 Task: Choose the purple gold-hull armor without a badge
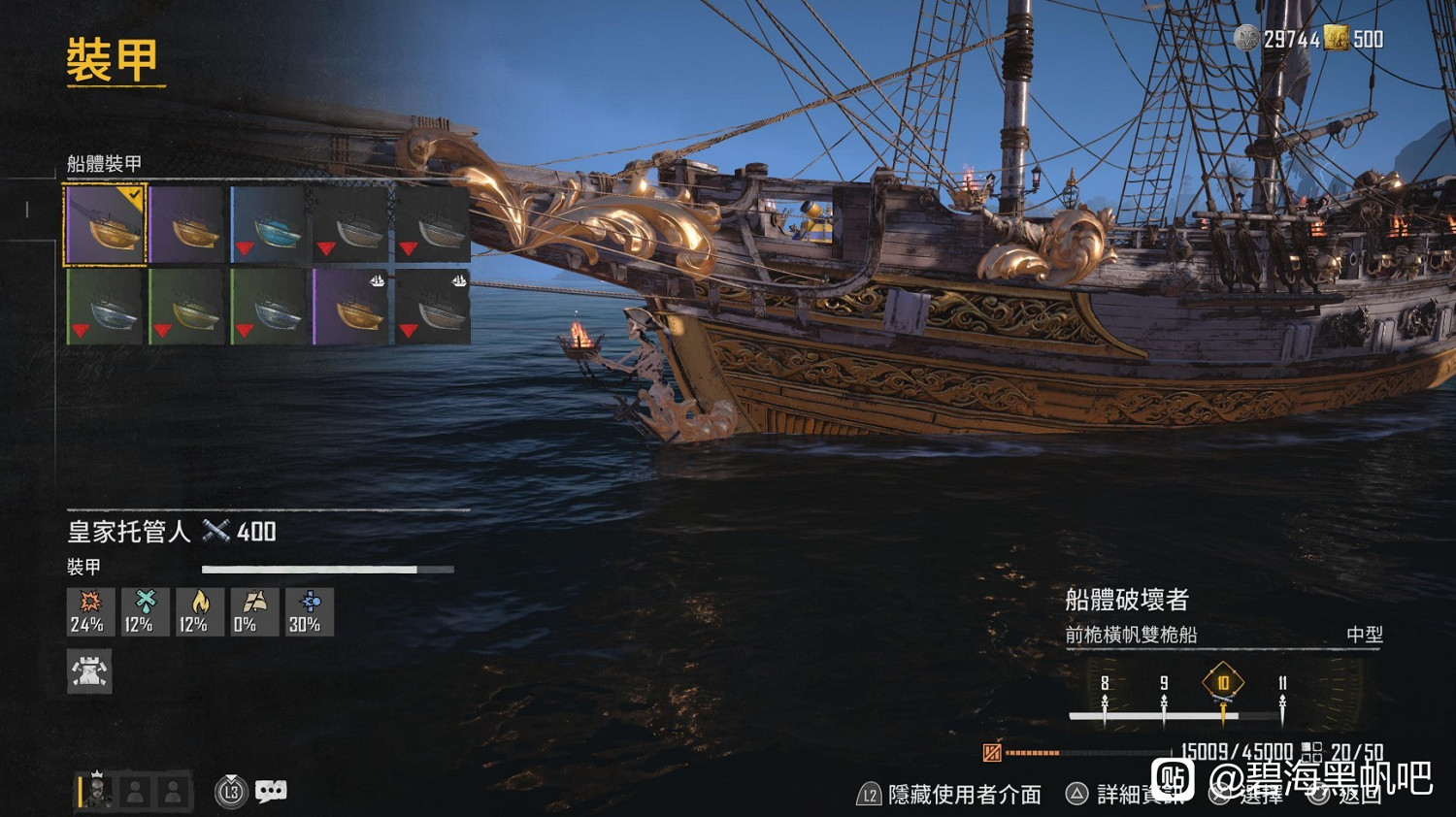click(187, 225)
